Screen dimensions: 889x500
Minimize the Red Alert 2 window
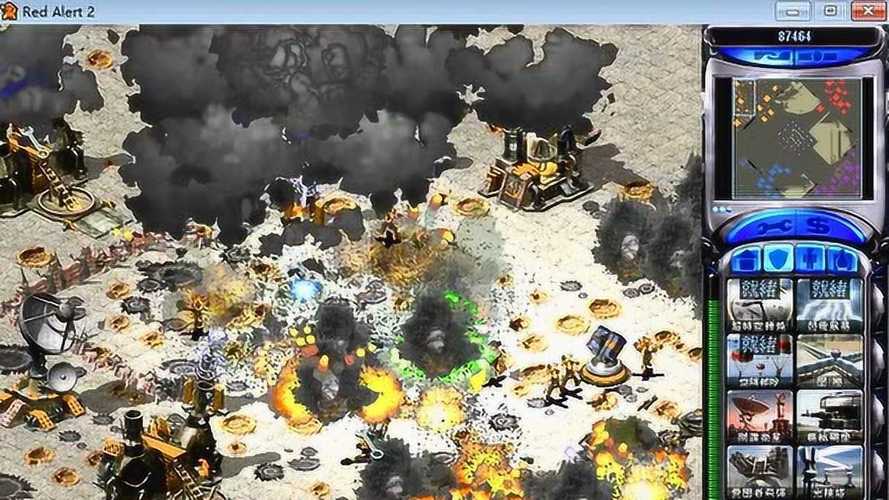[794, 12]
